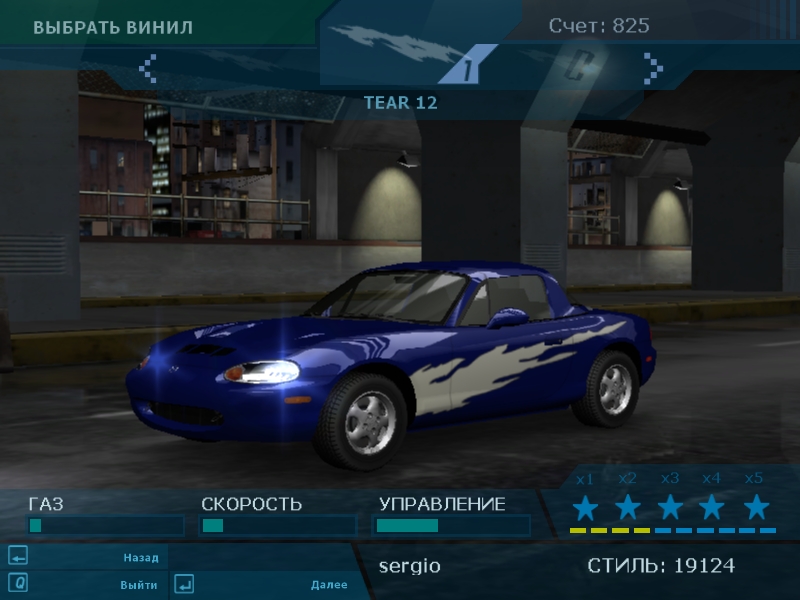Select the highlighted Tear 12 vinyl thumbnail

[467, 67]
